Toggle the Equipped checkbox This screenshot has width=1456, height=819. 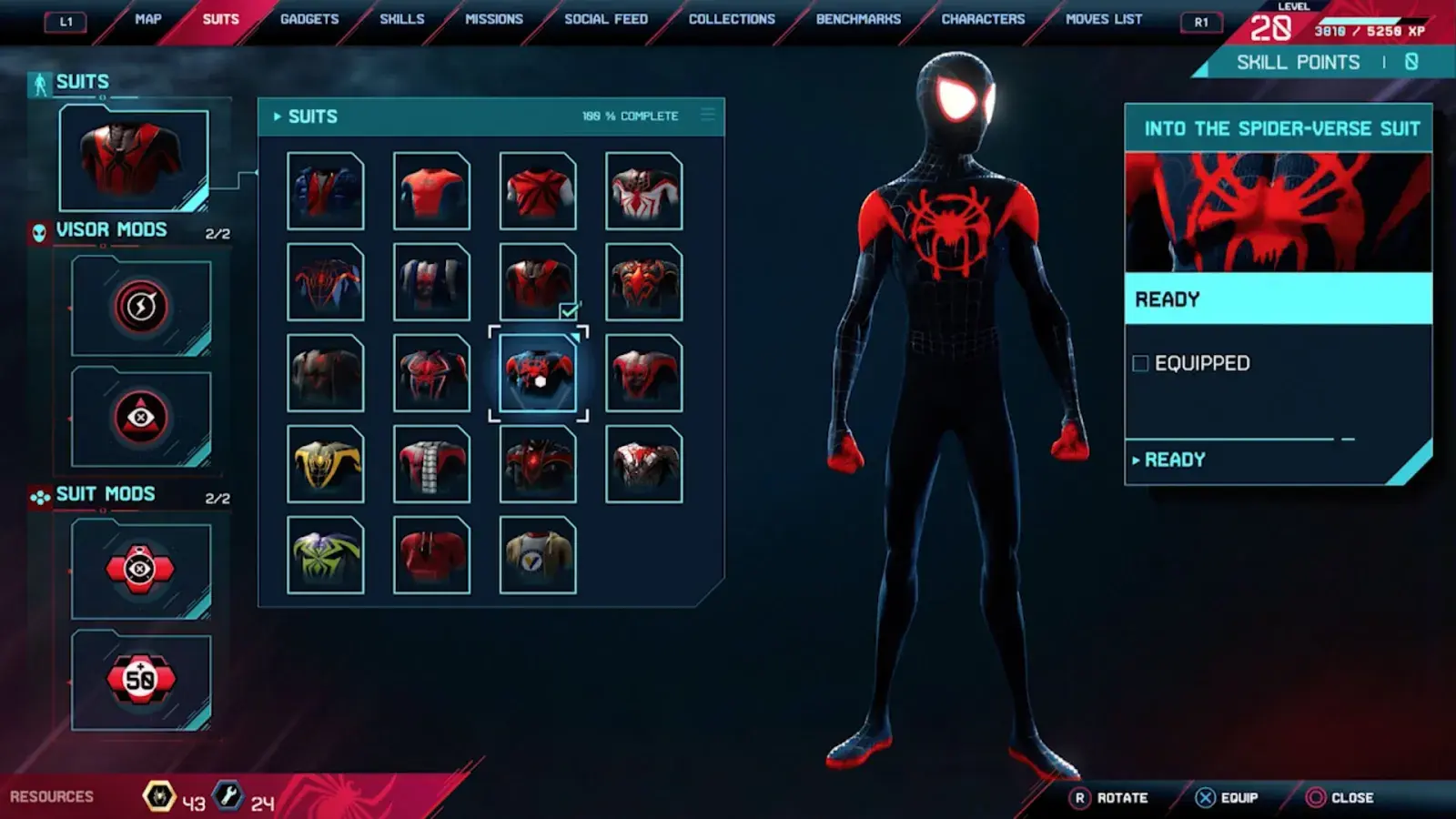tap(1140, 364)
